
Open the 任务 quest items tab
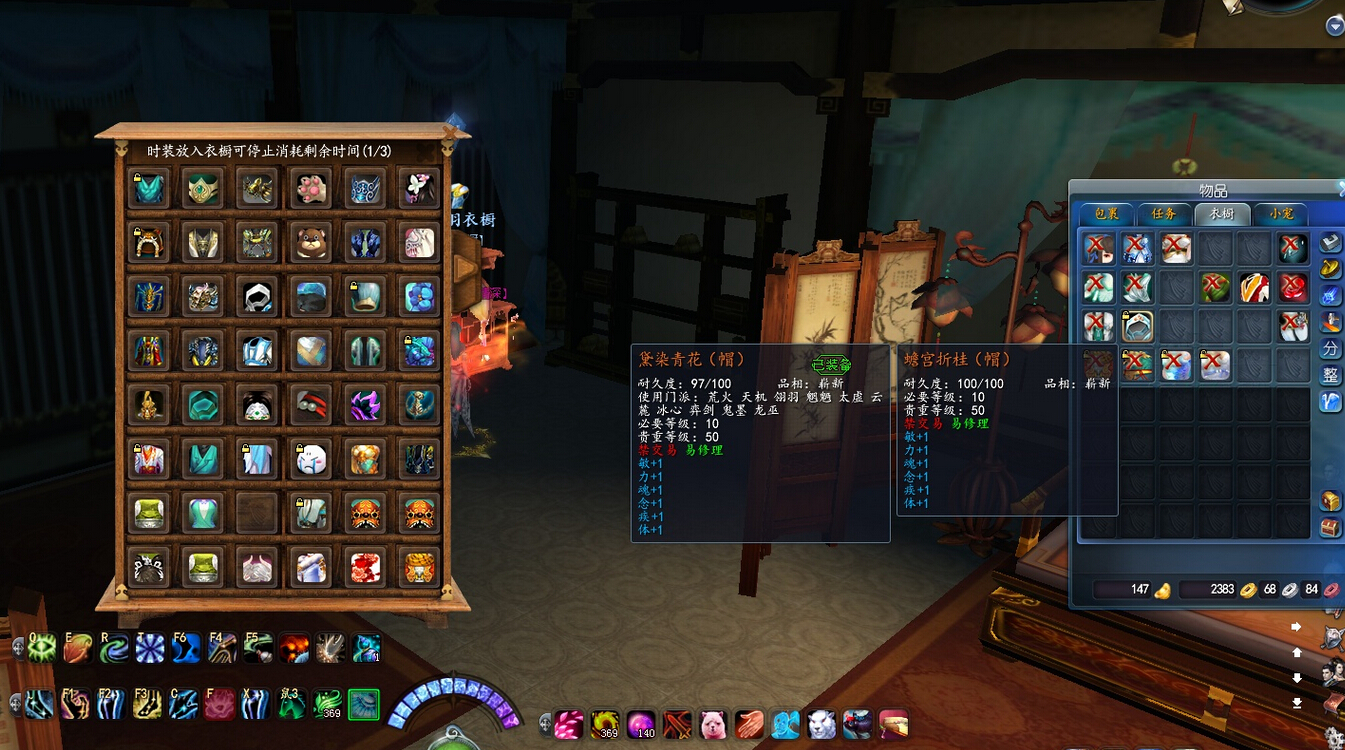1163,213
